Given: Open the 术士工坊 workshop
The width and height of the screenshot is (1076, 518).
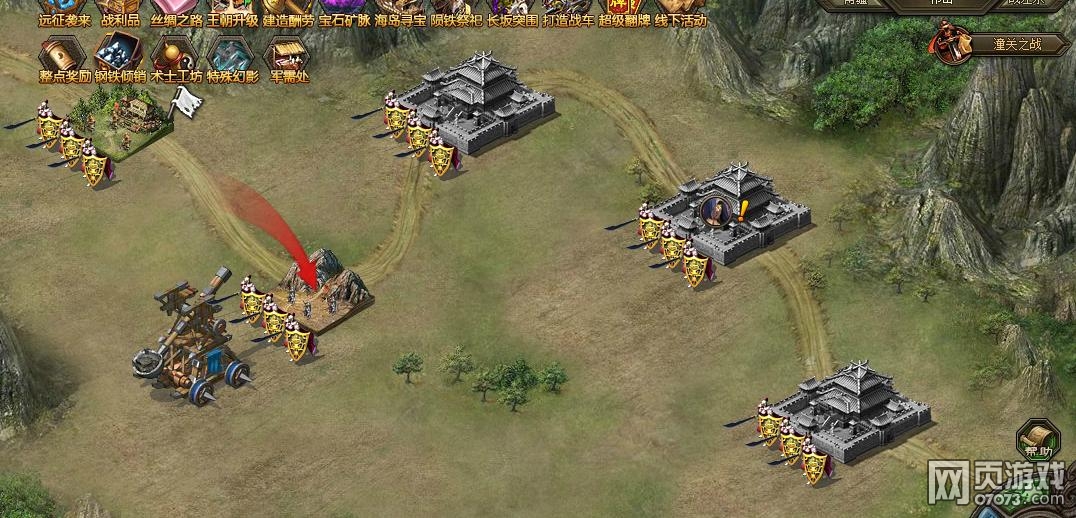Looking at the screenshot, I should (176, 58).
